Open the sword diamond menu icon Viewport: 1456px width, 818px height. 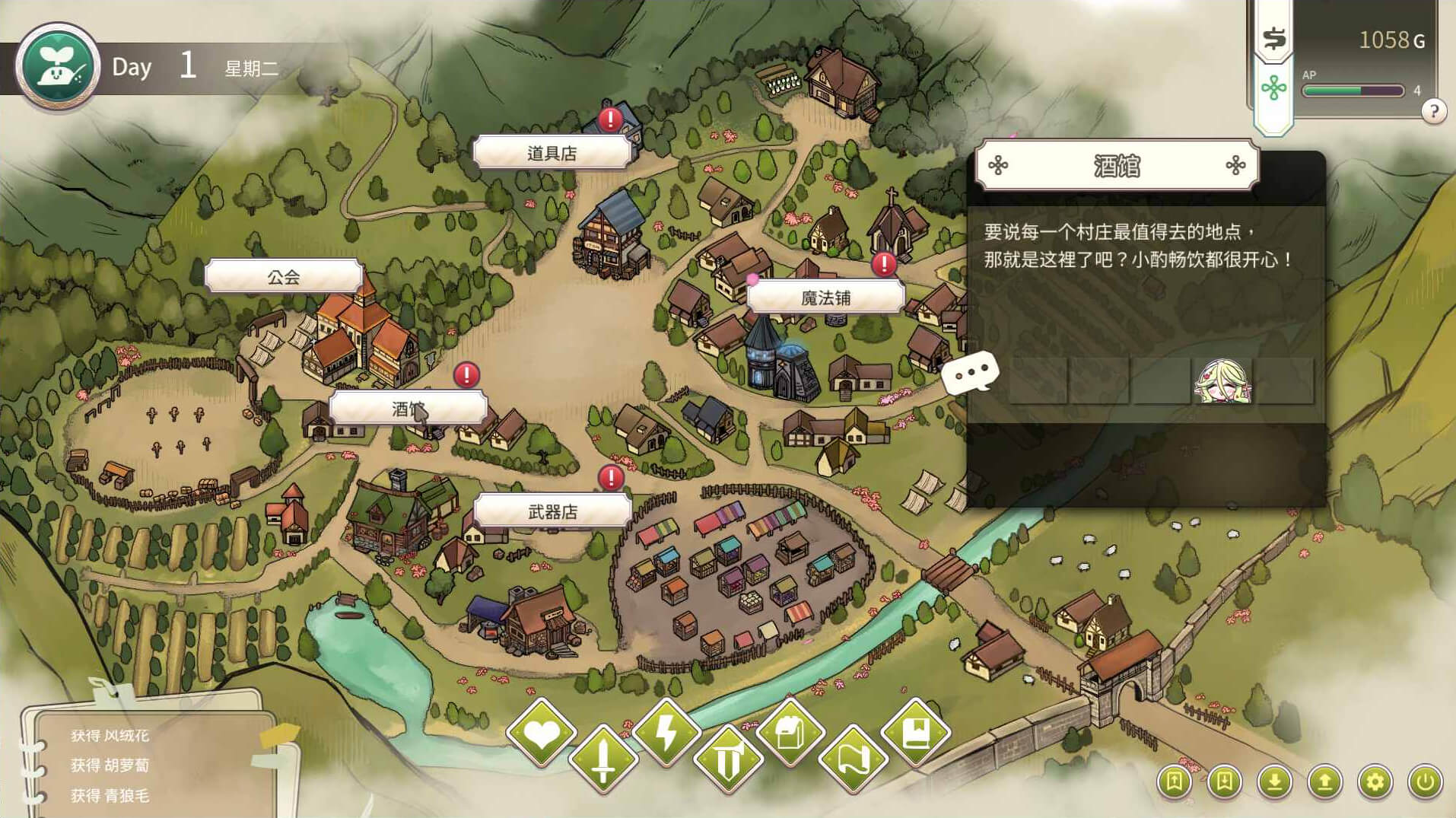coord(603,759)
